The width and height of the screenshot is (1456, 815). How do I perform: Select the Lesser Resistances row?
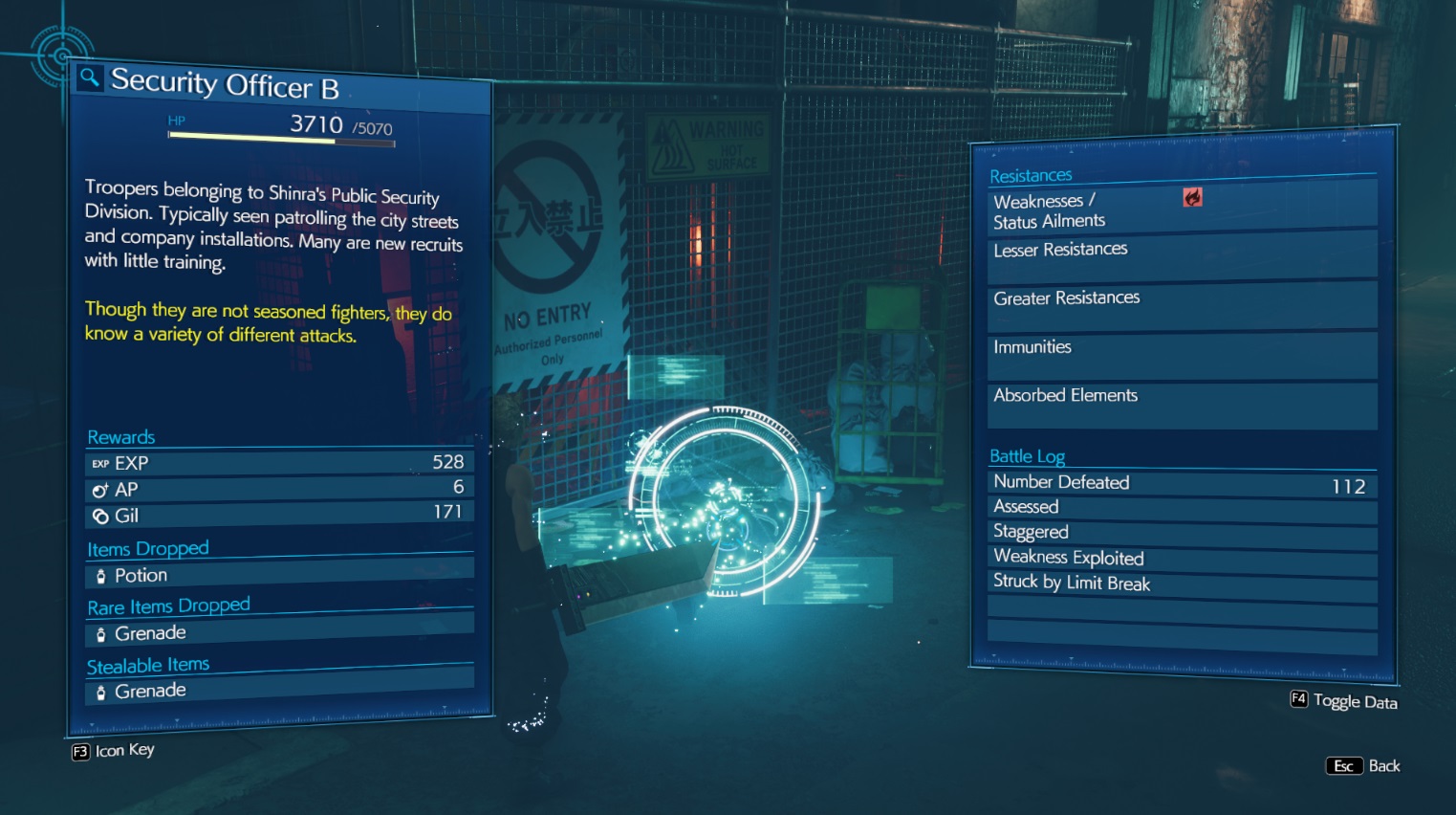click(x=1181, y=253)
